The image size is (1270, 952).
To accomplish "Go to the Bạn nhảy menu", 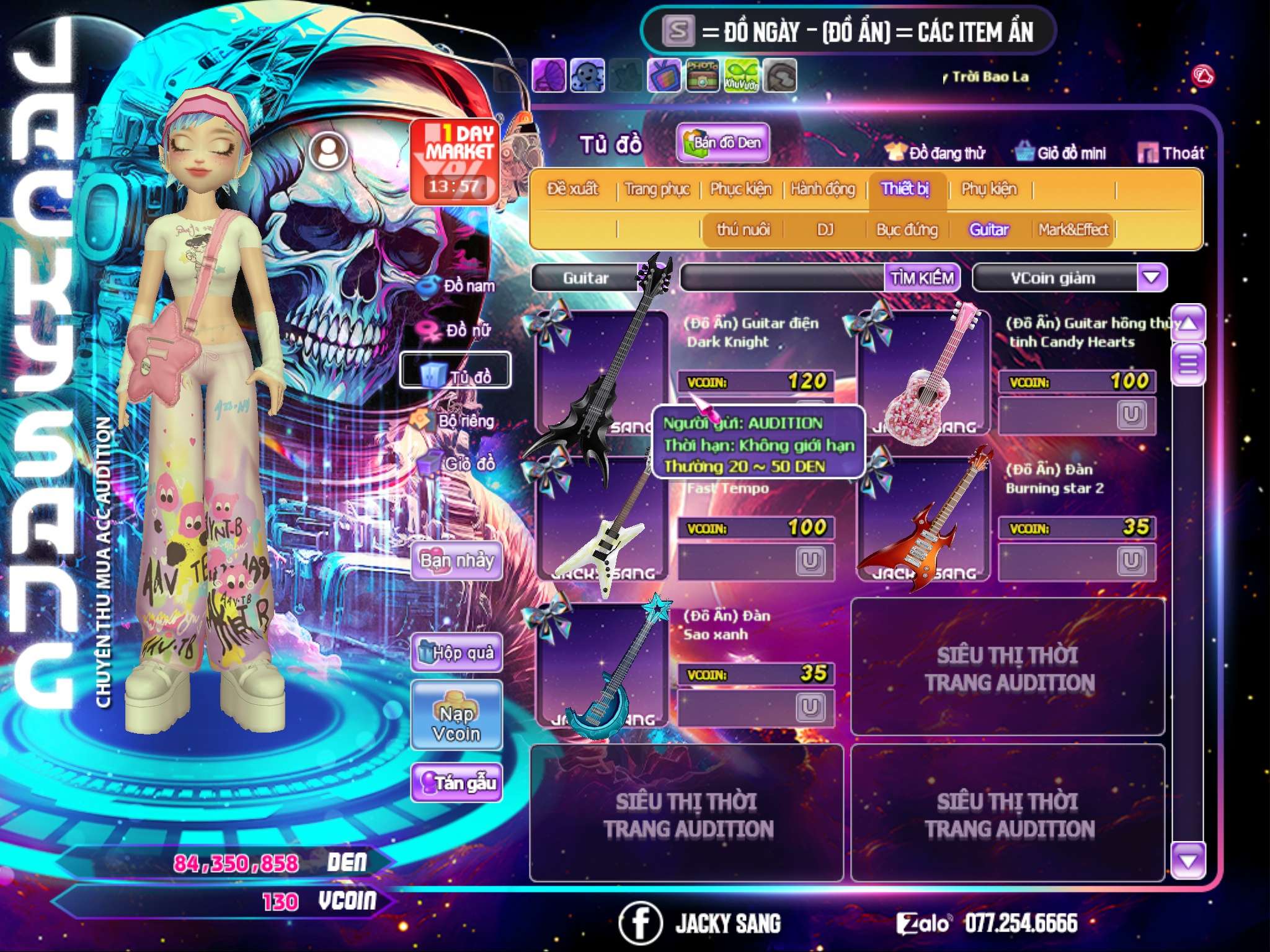I will pyautogui.click(x=457, y=561).
